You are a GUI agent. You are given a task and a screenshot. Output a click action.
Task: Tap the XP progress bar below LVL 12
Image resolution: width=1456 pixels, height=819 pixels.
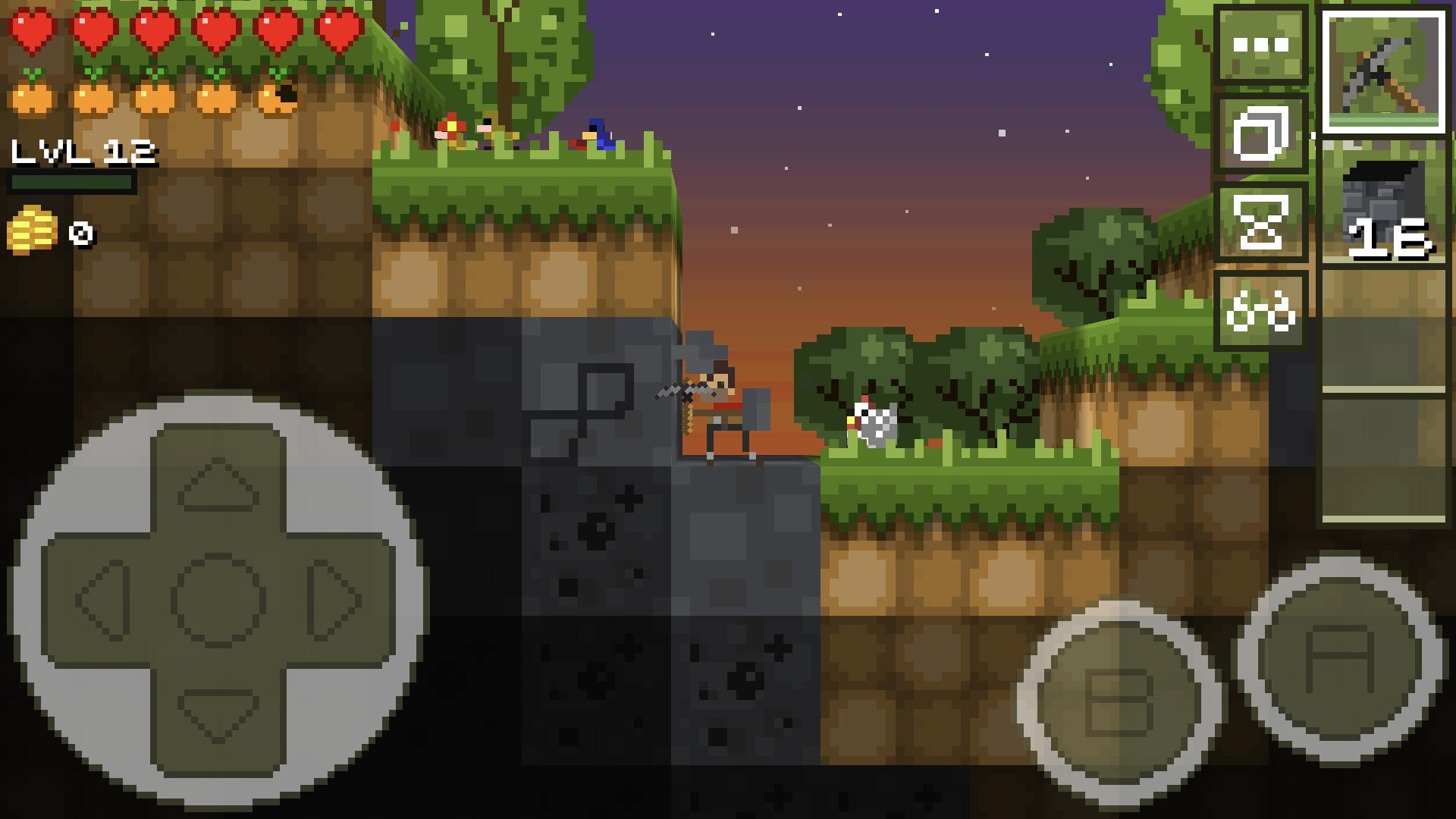pos(72,182)
